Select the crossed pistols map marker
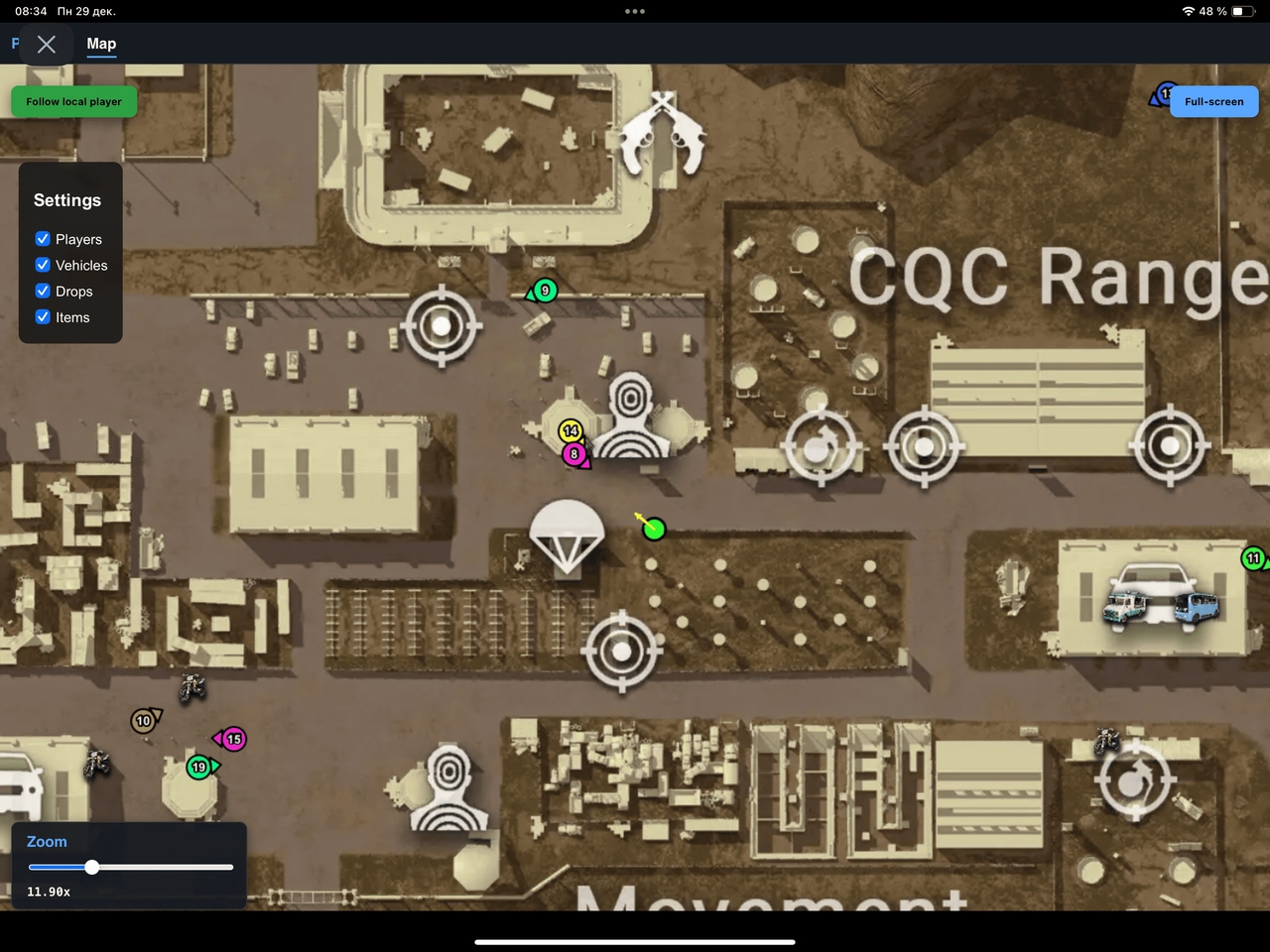 pyautogui.click(x=661, y=130)
